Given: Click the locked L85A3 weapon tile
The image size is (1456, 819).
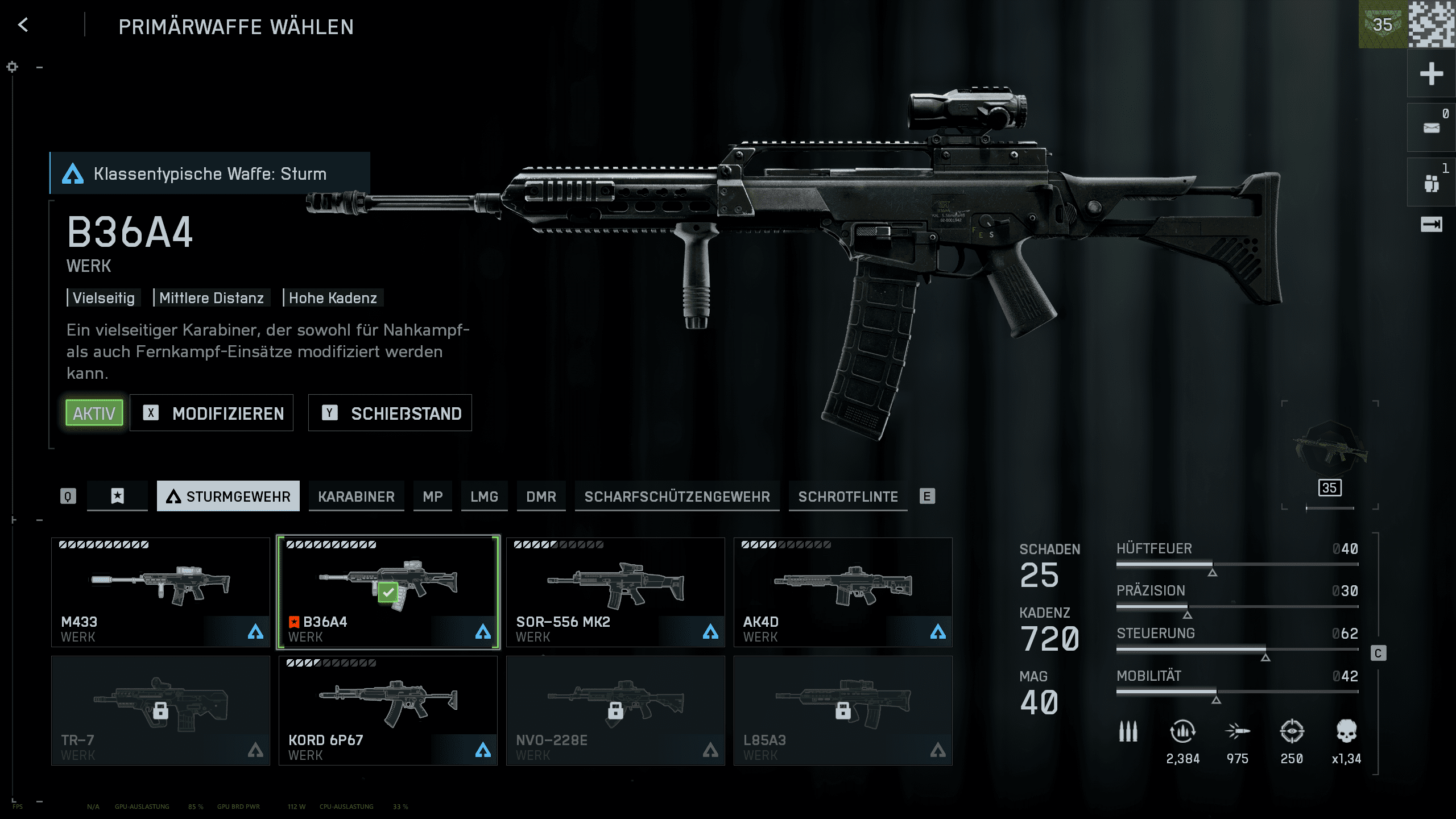Looking at the screenshot, I should click(x=843, y=710).
